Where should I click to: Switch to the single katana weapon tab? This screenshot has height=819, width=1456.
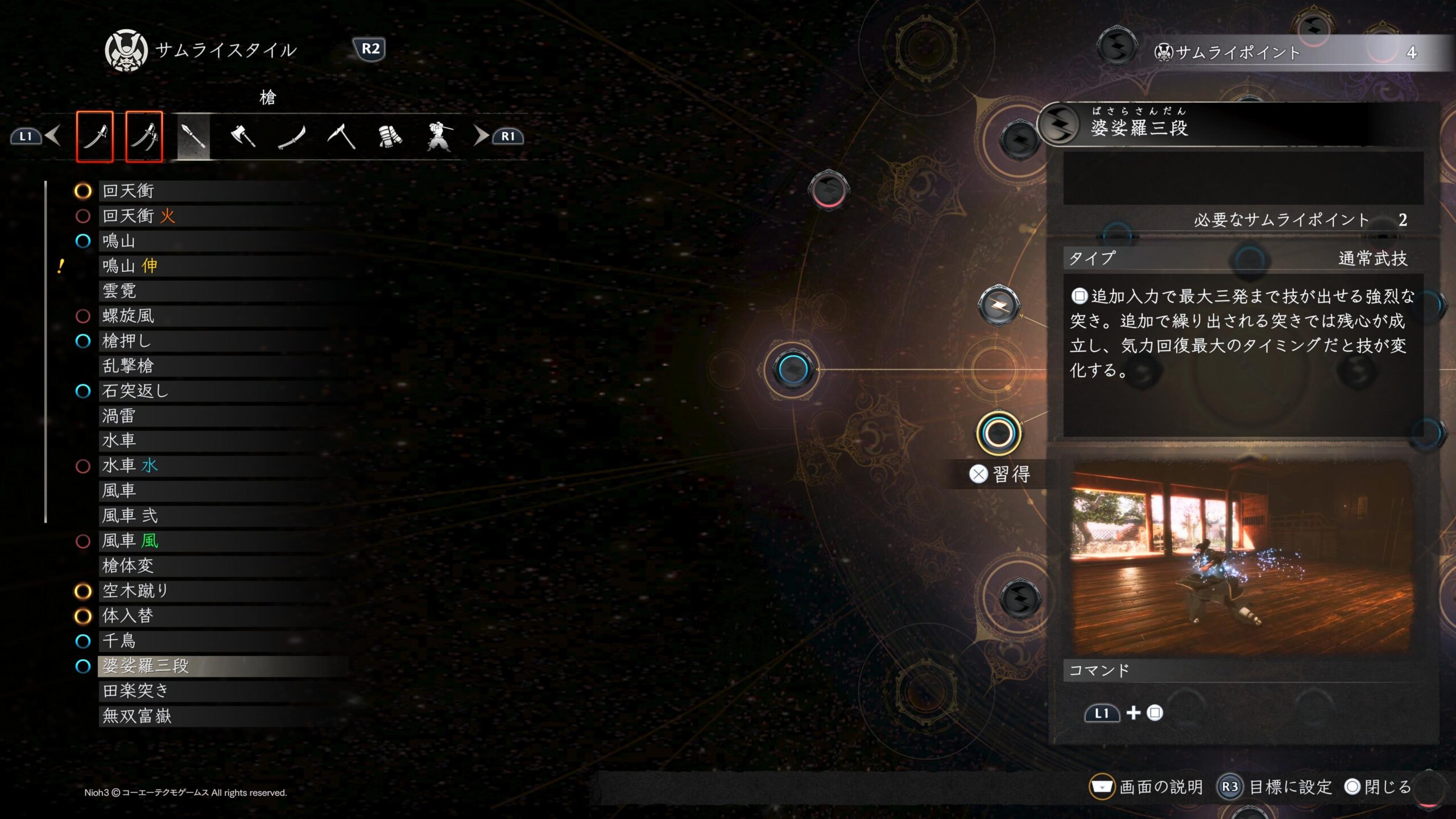(x=94, y=136)
